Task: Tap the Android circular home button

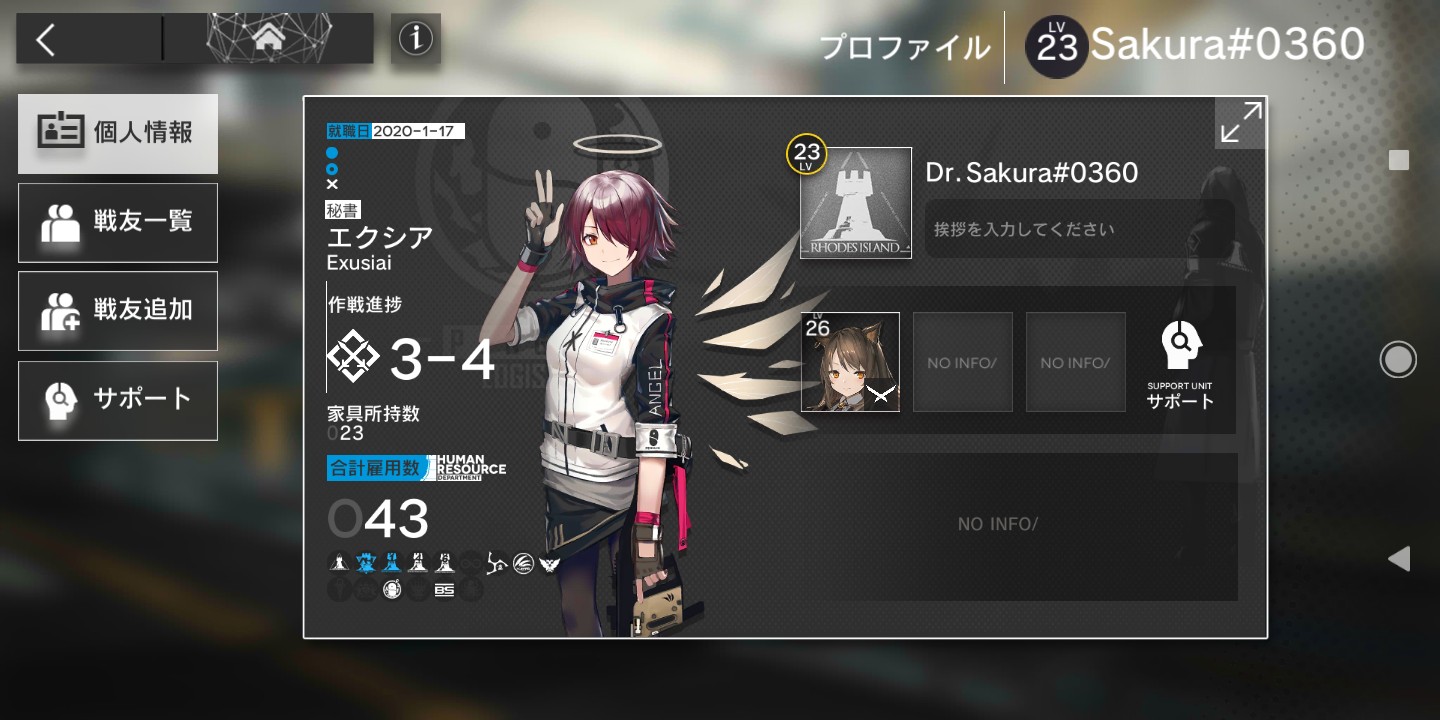Action: pyautogui.click(x=1398, y=359)
